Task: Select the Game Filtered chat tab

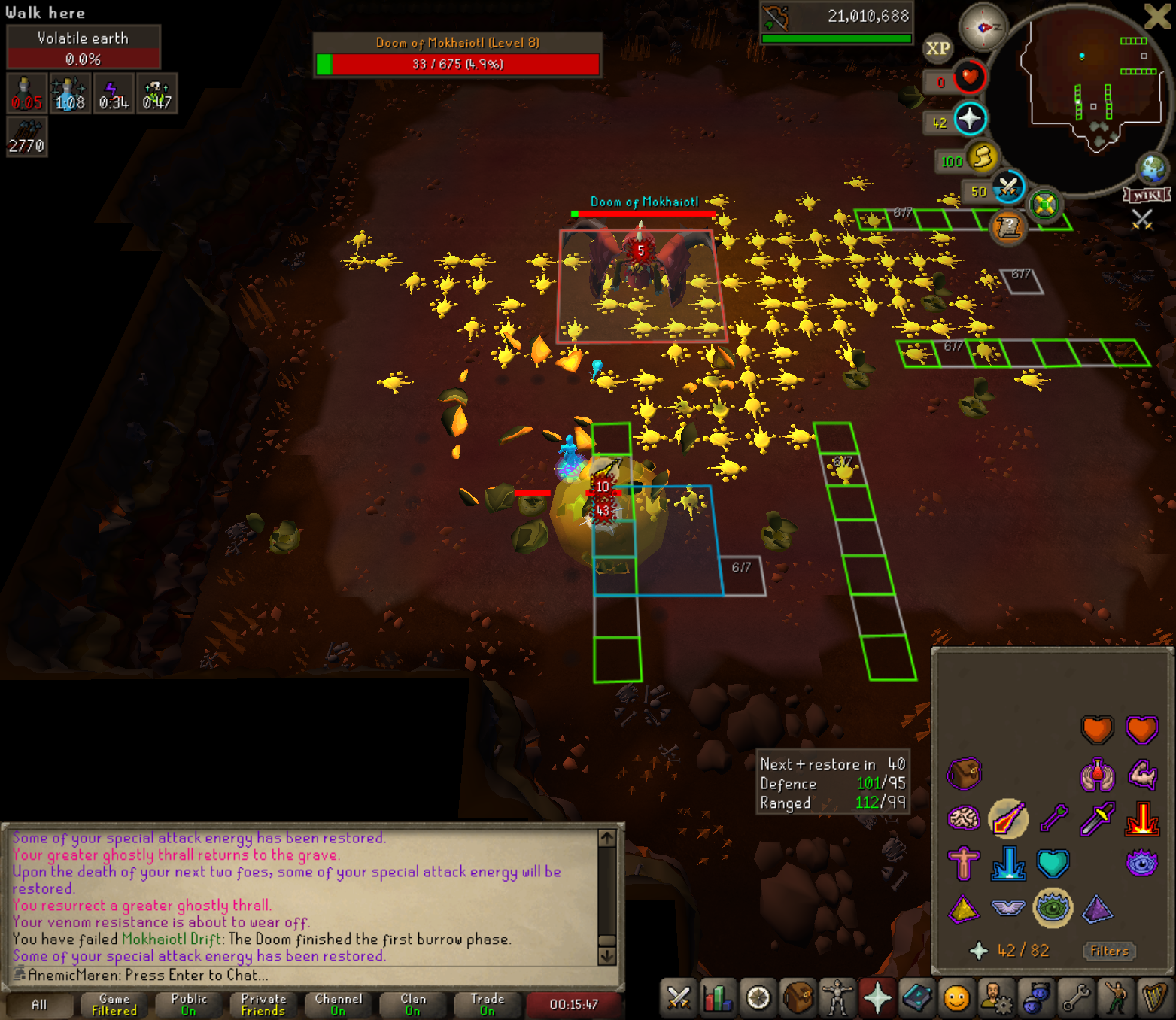Action: click(x=114, y=1004)
